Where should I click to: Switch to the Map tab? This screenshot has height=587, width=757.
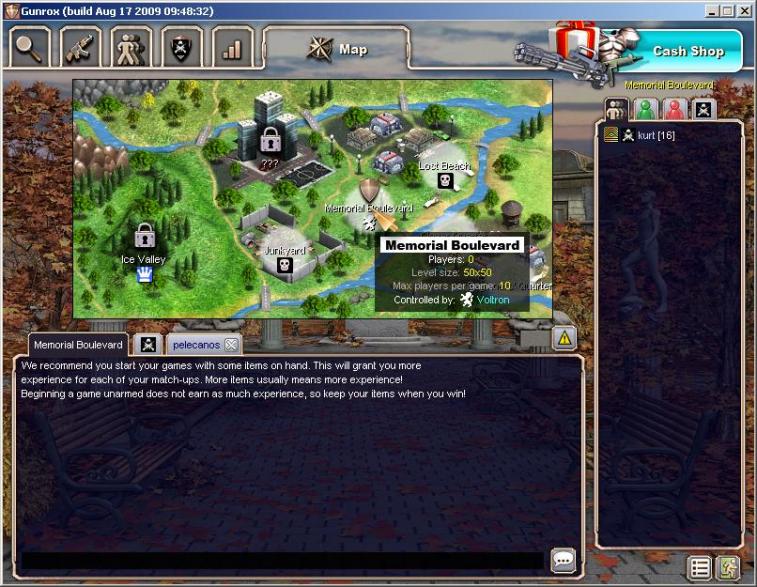click(x=336, y=49)
